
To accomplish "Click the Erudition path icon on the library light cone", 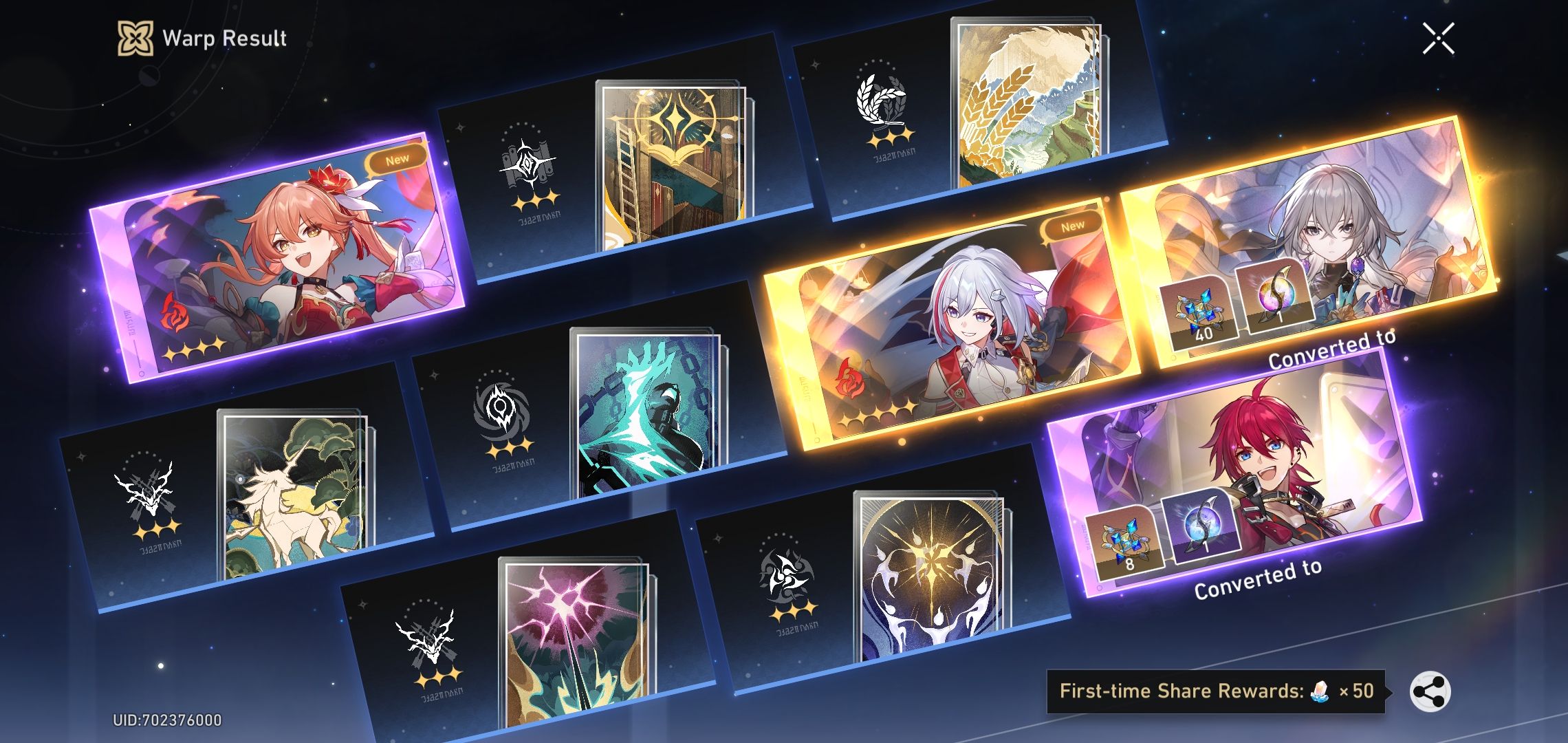I will 525,162.
